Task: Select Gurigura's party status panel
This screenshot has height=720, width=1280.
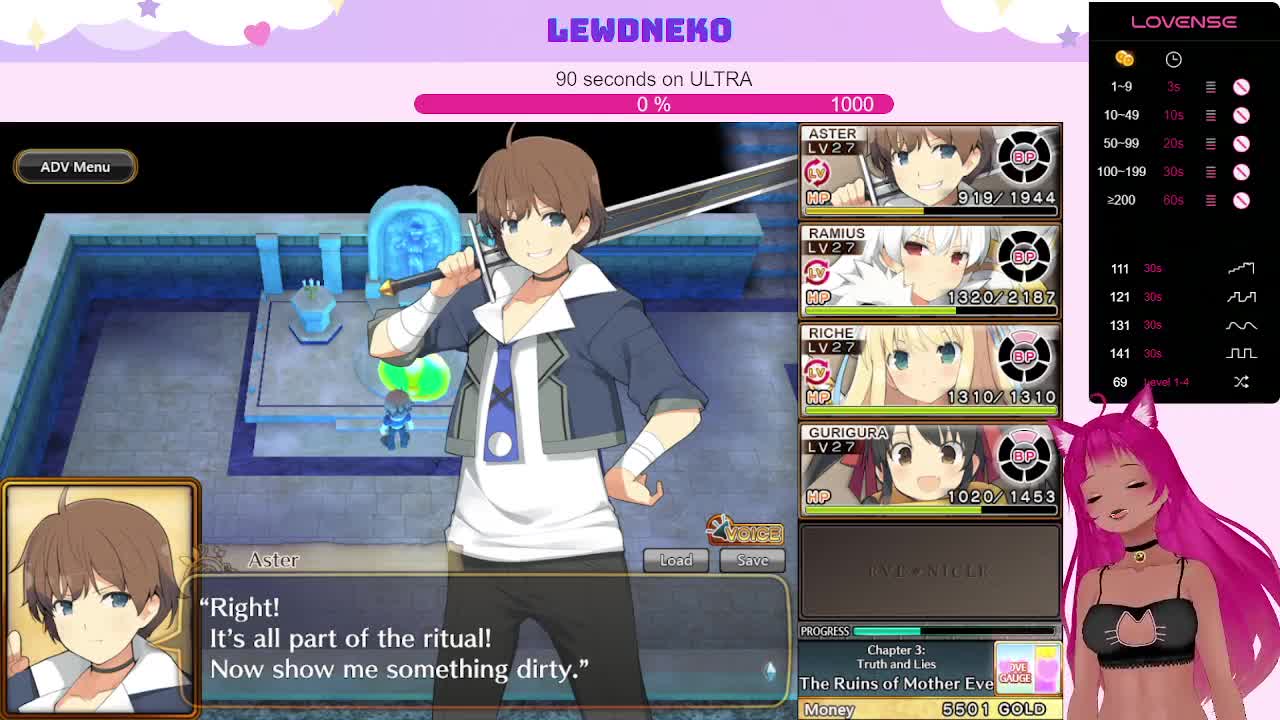Action: coord(929,470)
